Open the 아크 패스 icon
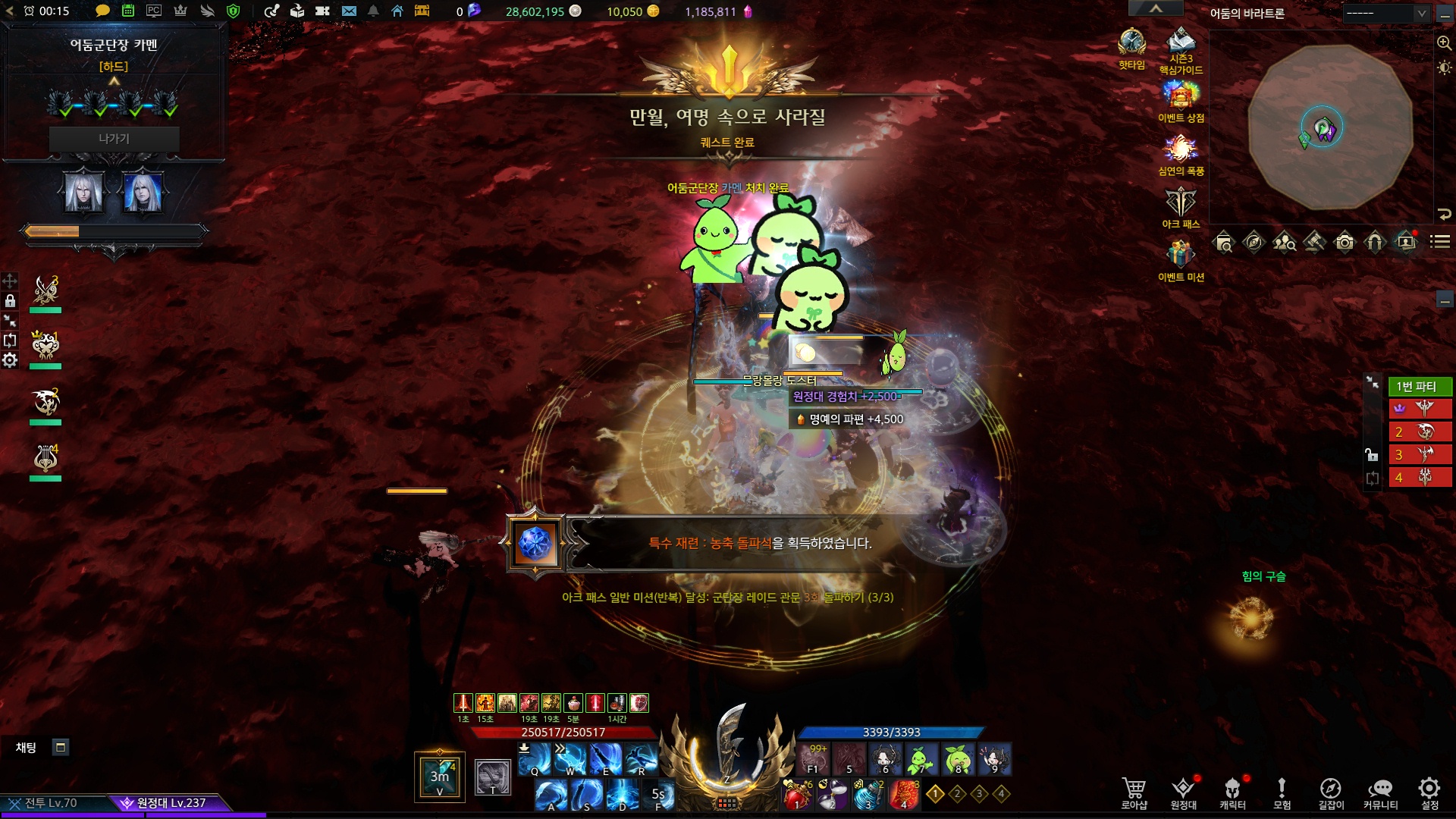 click(x=1181, y=206)
